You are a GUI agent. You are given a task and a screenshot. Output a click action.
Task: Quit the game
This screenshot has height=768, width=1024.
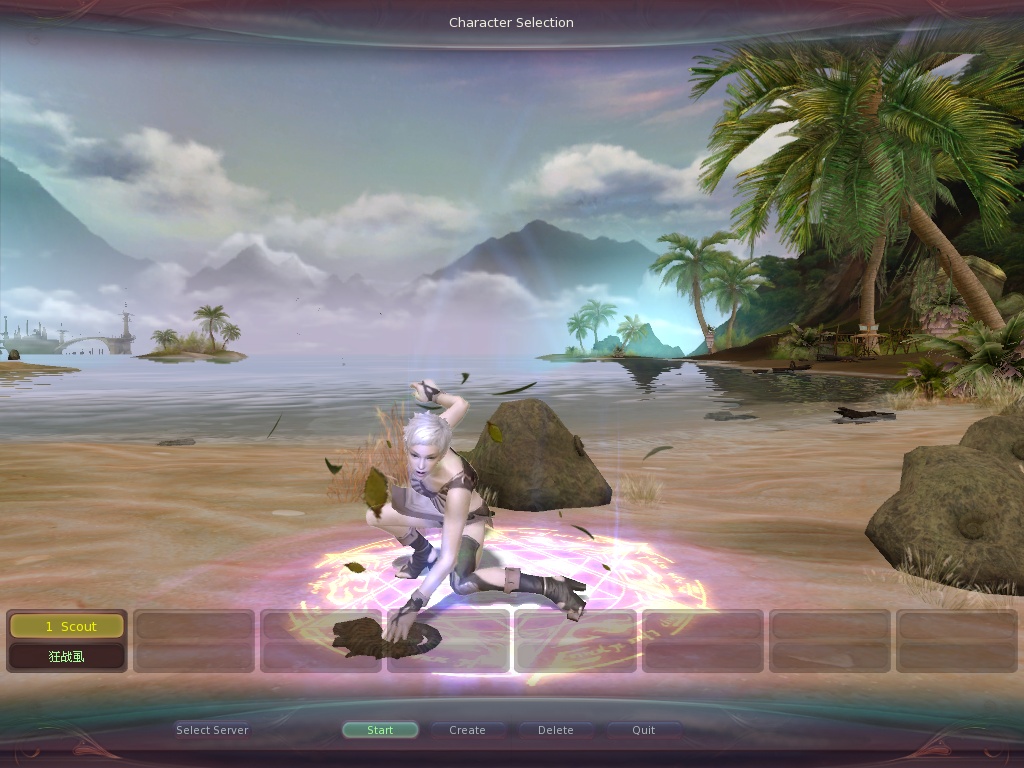(644, 730)
